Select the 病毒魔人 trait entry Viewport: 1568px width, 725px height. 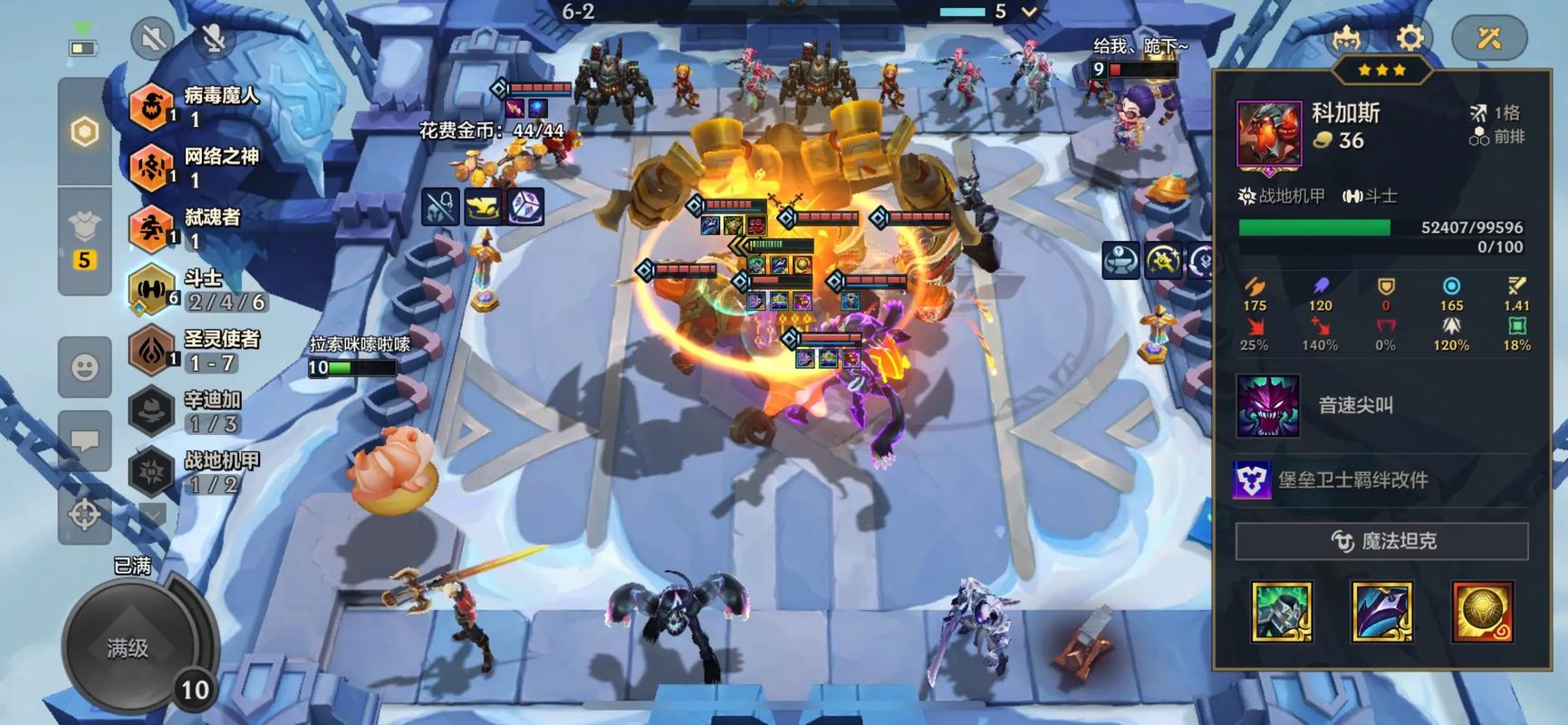click(195, 106)
